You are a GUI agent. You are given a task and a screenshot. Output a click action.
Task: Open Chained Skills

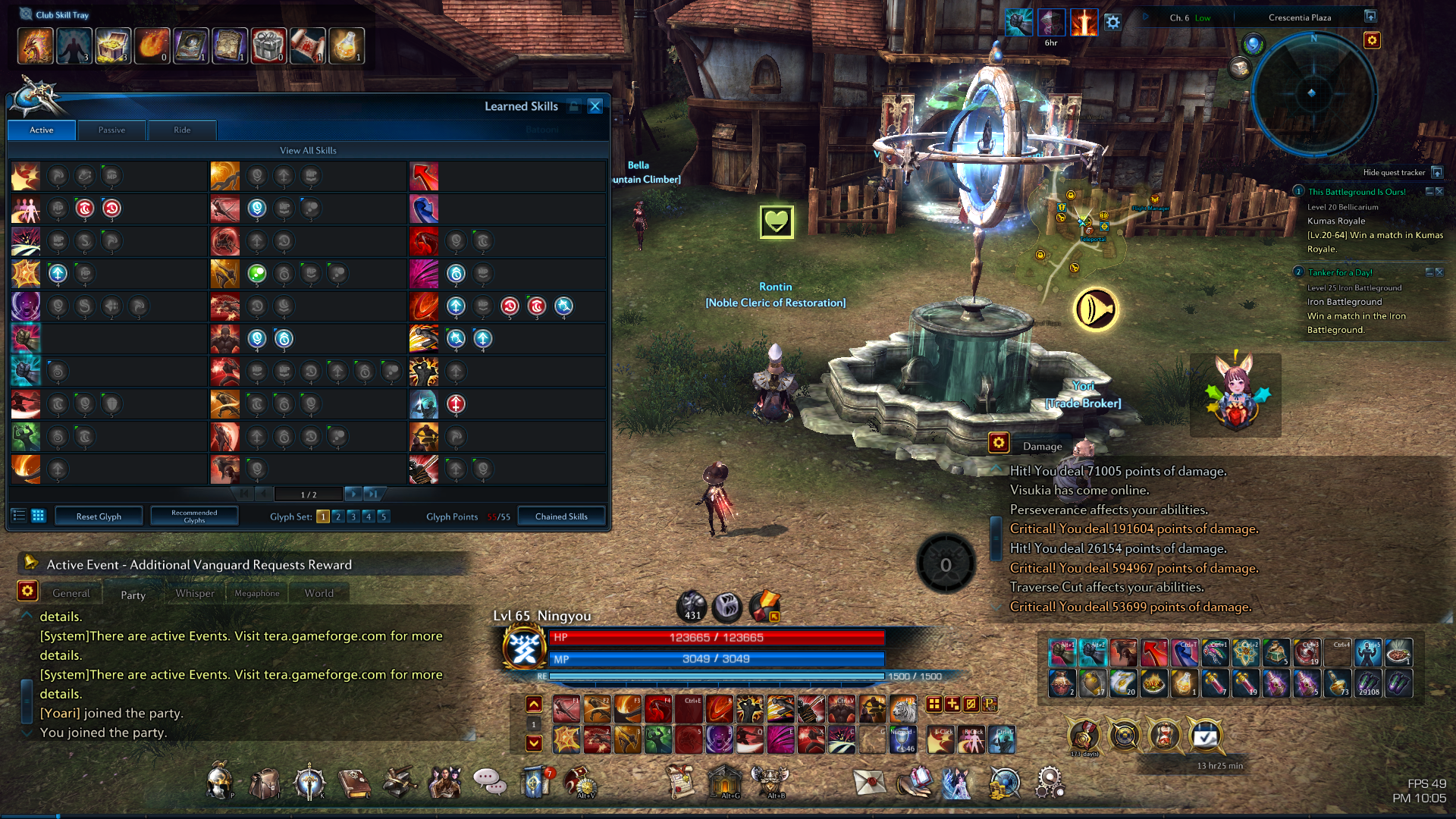tap(561, 516)
